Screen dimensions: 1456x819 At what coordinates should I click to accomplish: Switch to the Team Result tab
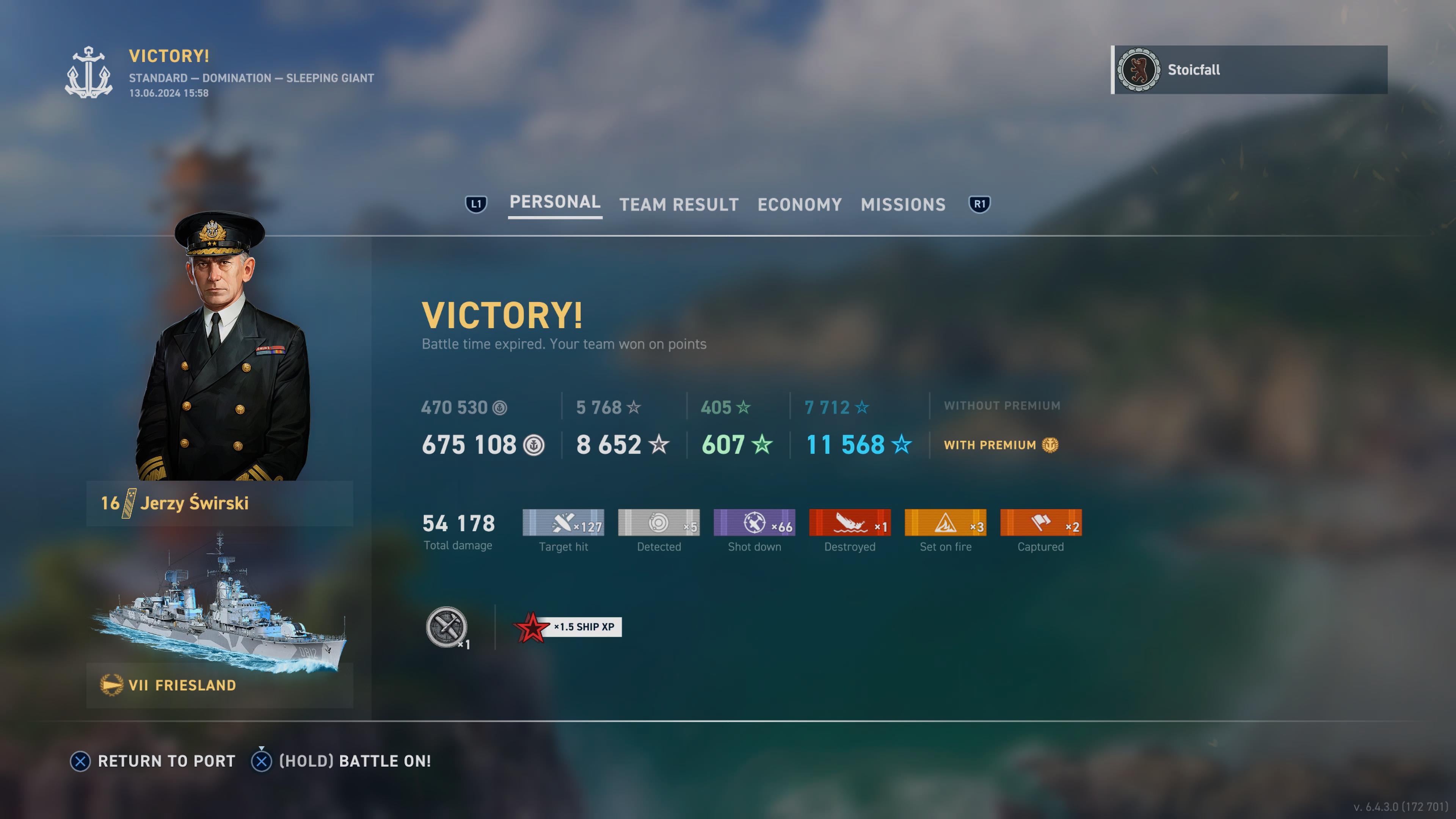point(679,205)
